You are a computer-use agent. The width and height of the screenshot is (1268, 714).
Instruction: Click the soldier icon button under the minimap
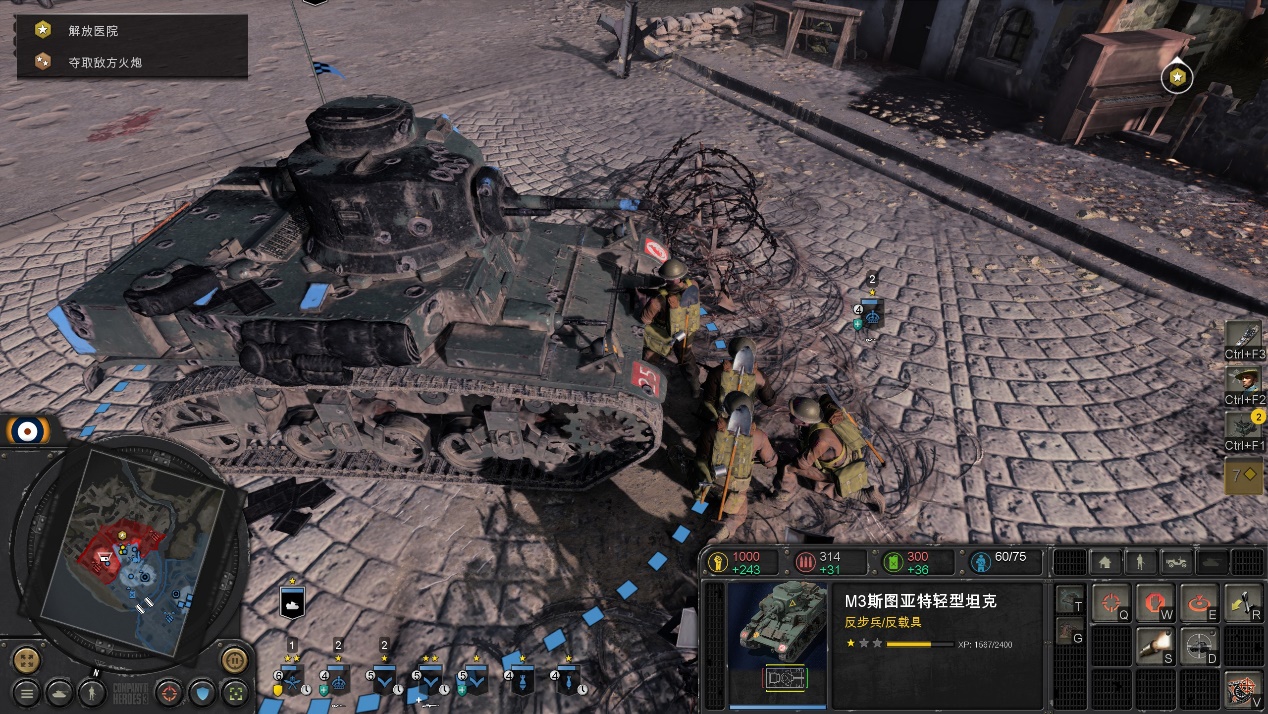93,691
